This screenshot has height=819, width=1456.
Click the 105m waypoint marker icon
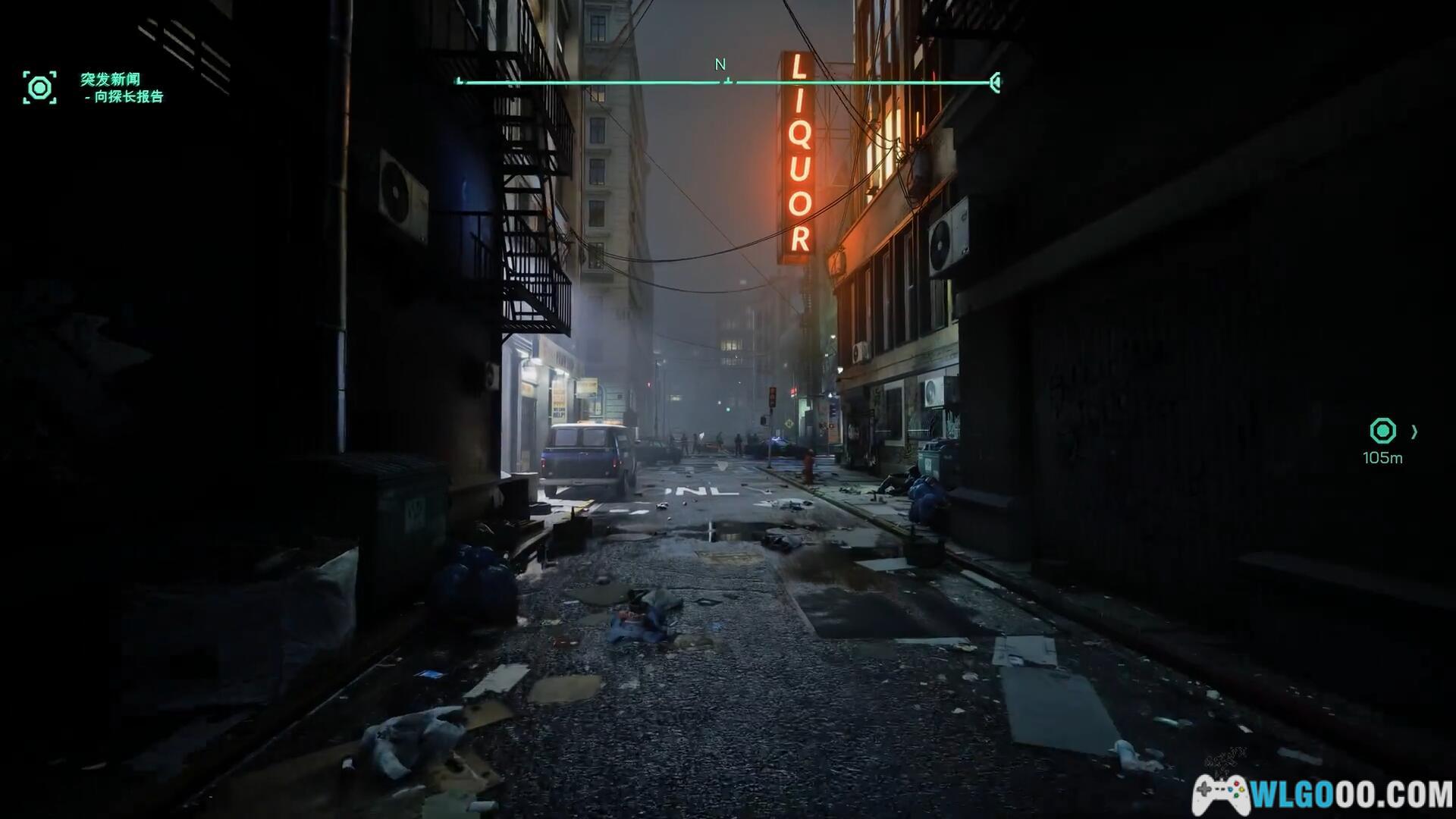tap(1382, 431)
